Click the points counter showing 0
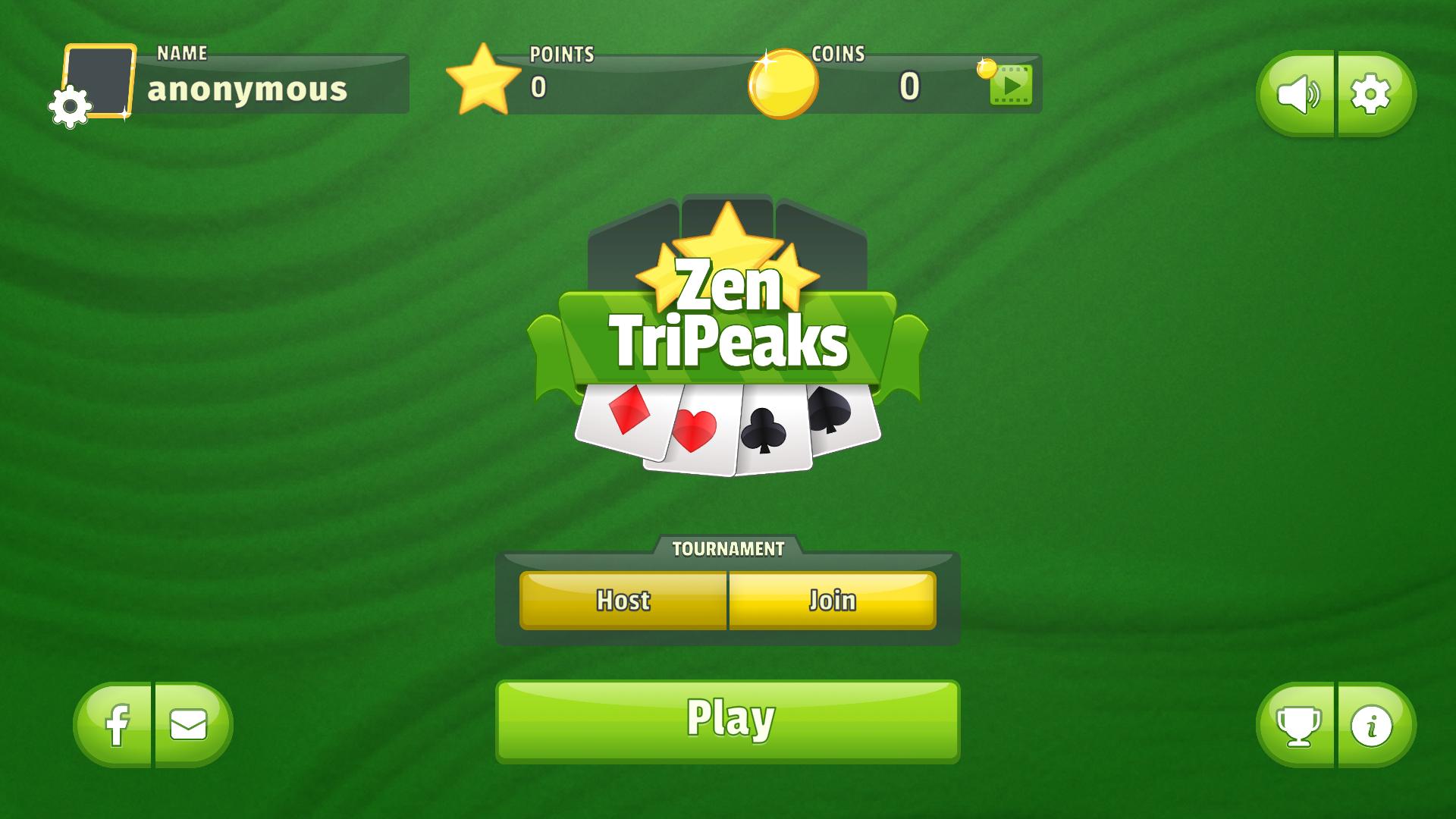The width and height of the screenshot is (1456, 819). pos(538,87)
